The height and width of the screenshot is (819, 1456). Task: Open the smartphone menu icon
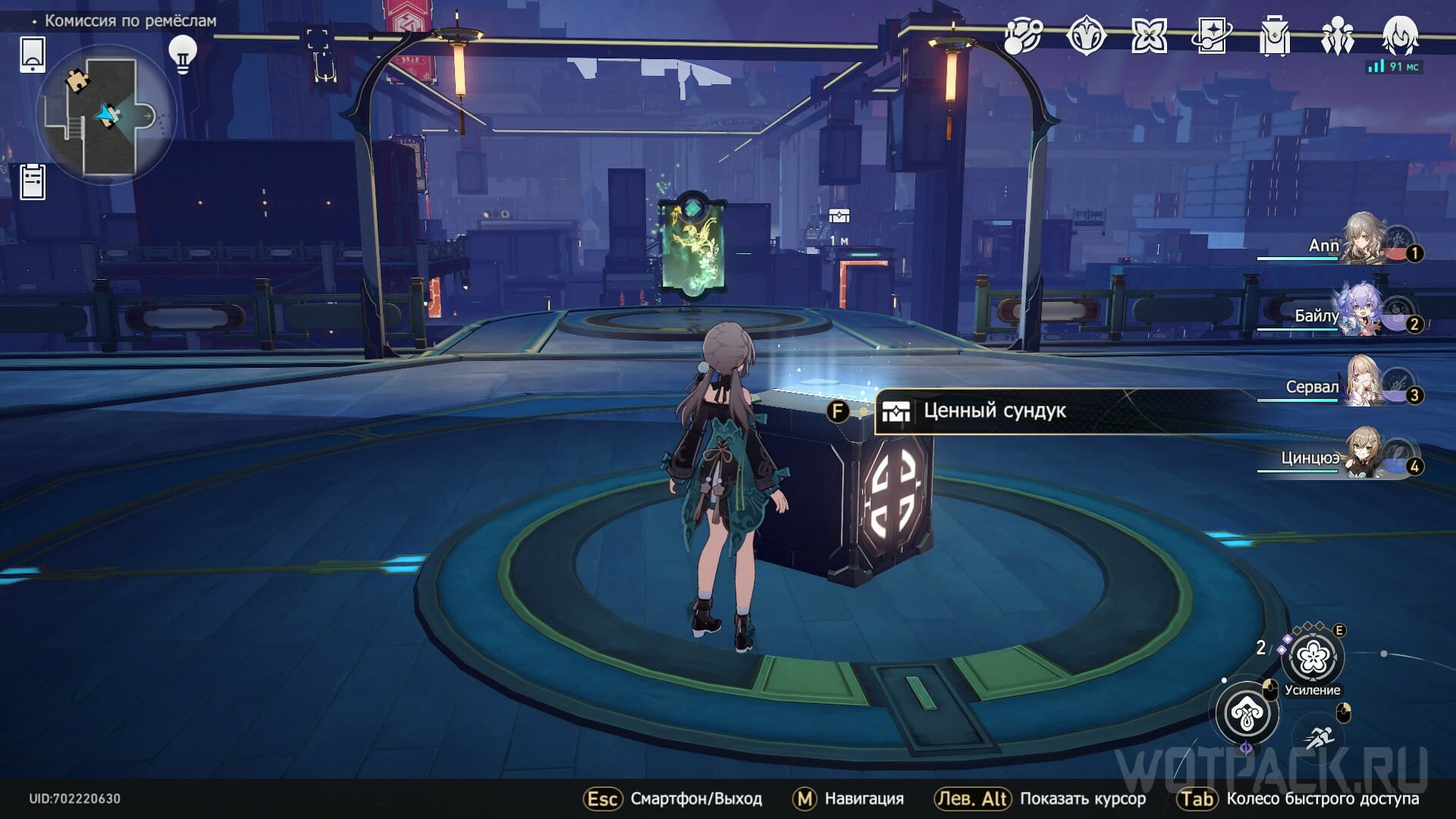33,55
